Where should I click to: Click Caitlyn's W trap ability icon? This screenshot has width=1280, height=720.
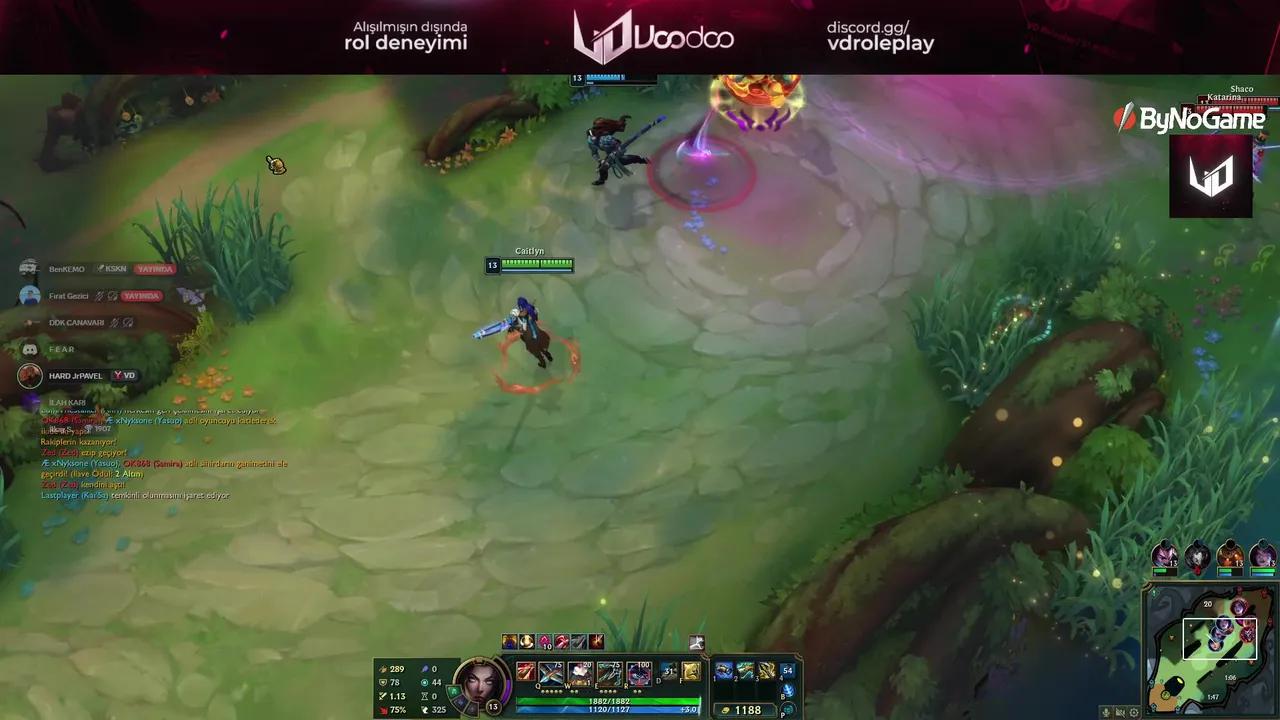coord(578,672)
